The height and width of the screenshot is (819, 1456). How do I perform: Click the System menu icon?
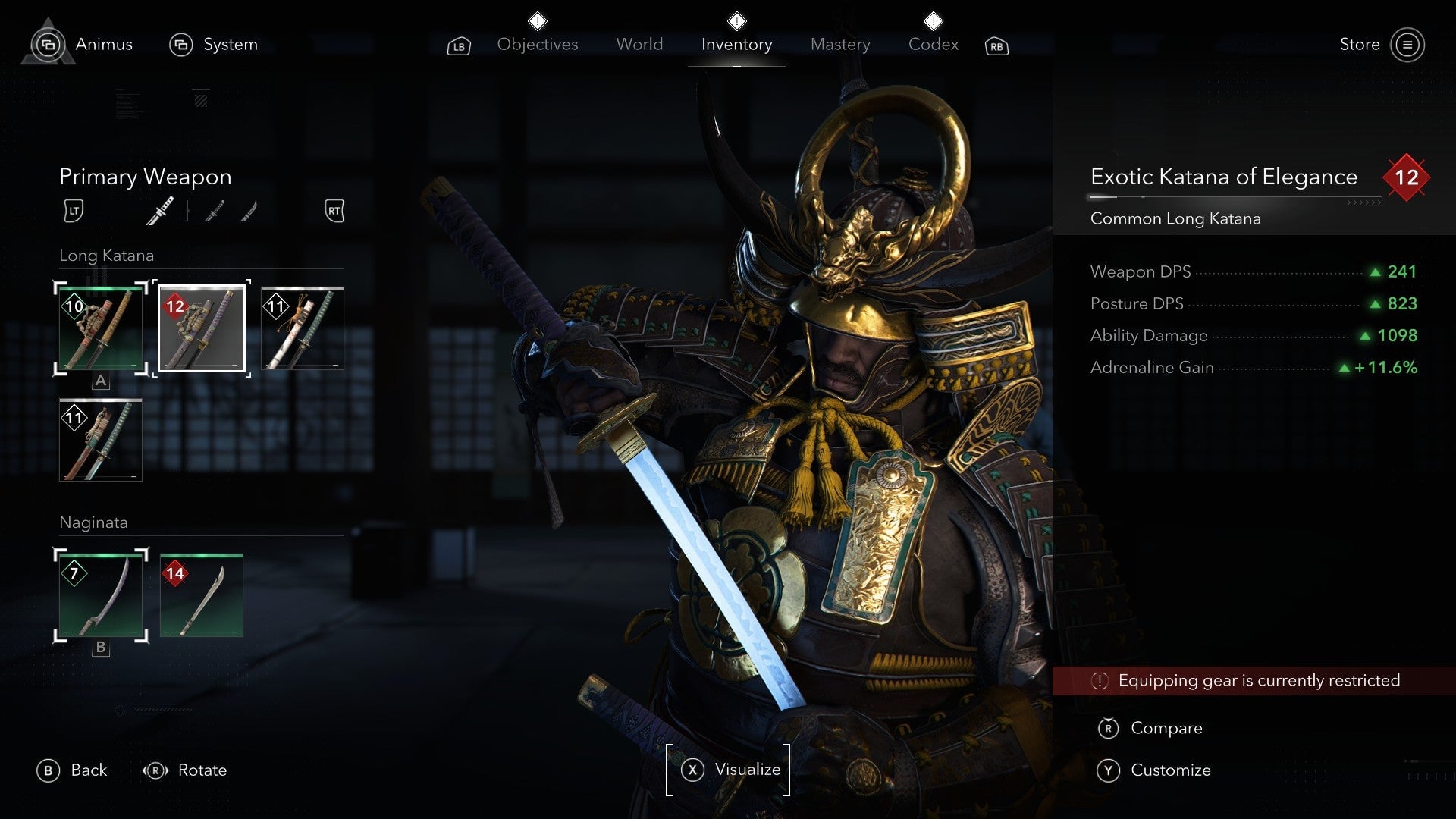pos(180,45)
